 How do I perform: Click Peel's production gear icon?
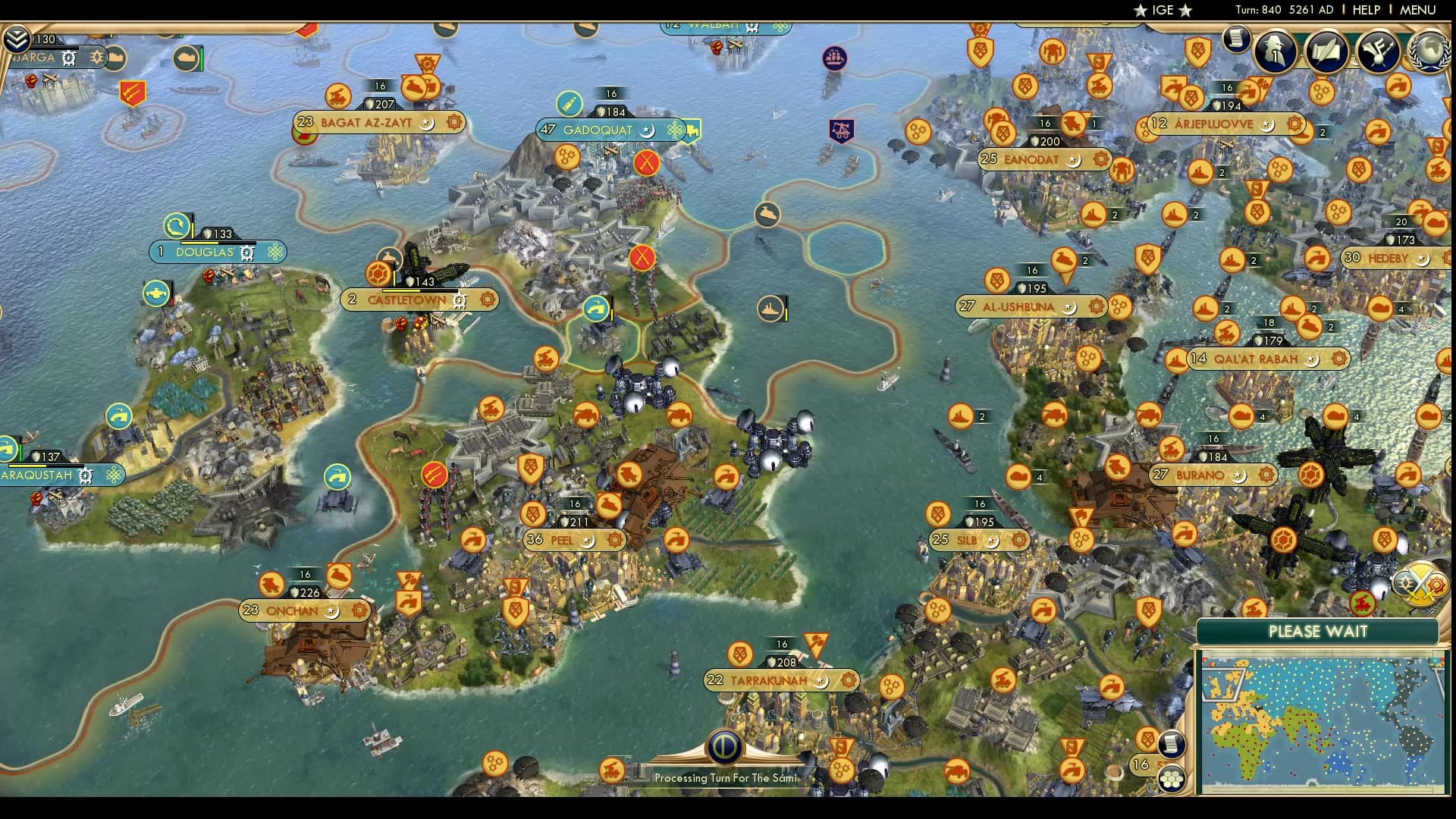coord(613,541)
